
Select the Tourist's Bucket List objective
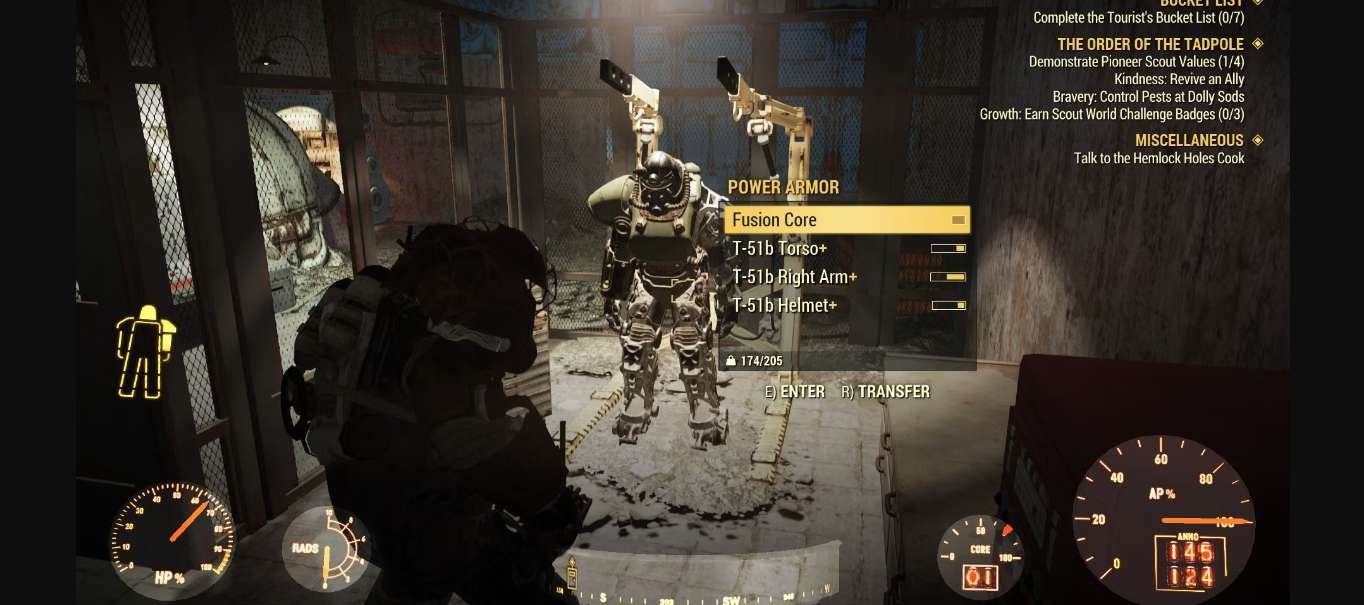pos(1138,18)
